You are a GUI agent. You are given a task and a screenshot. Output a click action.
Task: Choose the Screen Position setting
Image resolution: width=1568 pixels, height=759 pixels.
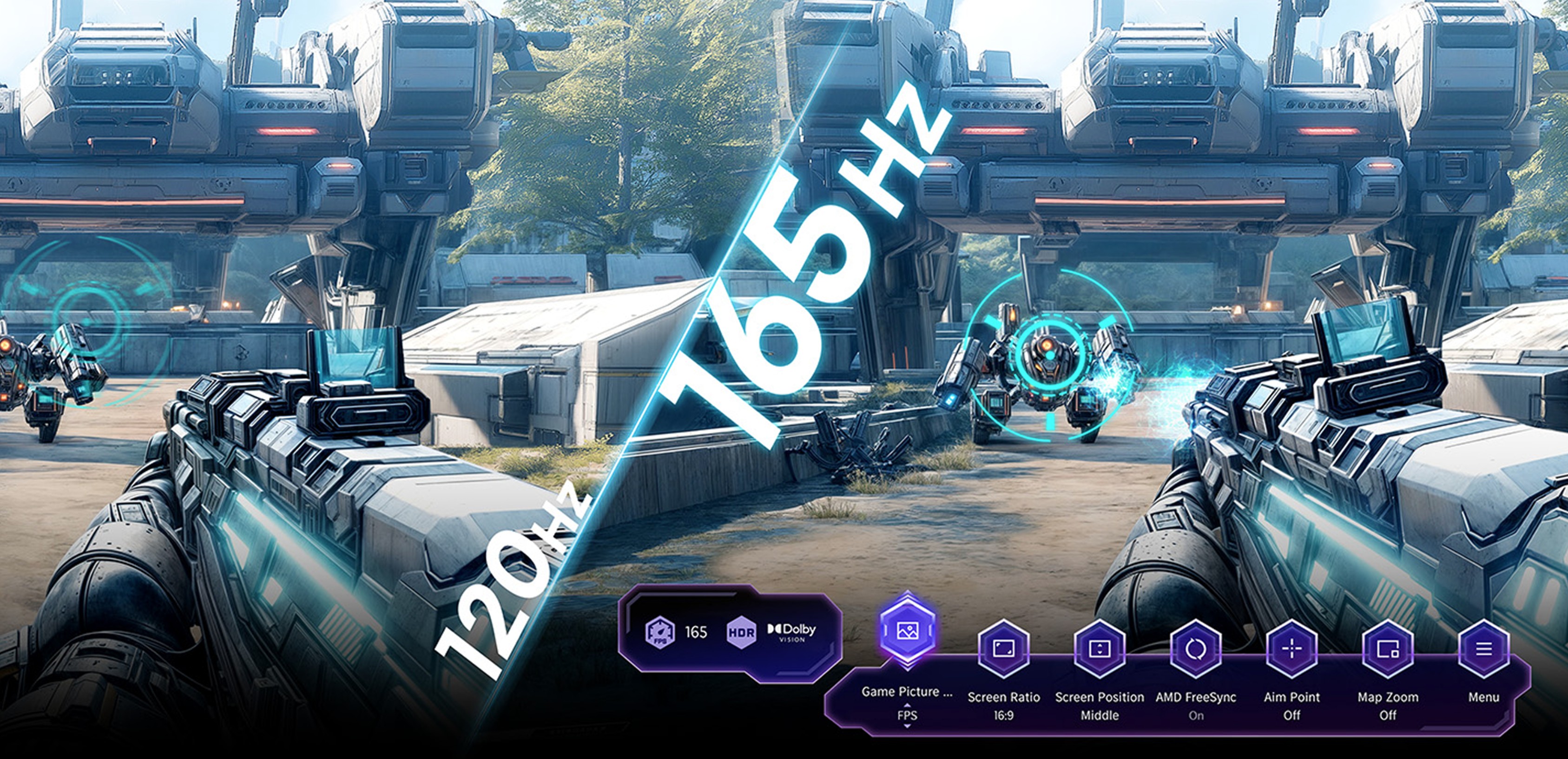[x=1099, y=649]
